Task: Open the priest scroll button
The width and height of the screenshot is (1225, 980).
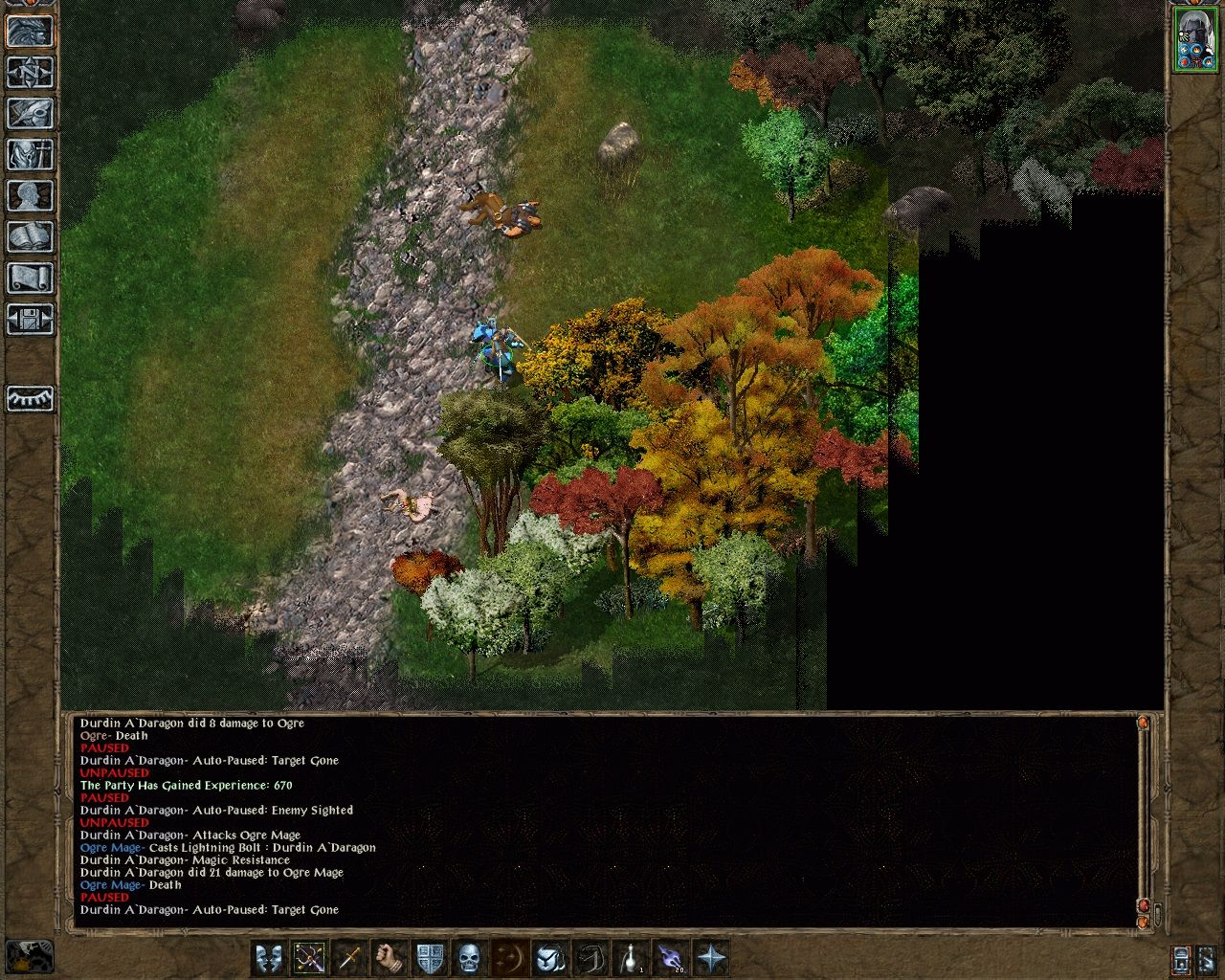Action: [x=30, y=278]
